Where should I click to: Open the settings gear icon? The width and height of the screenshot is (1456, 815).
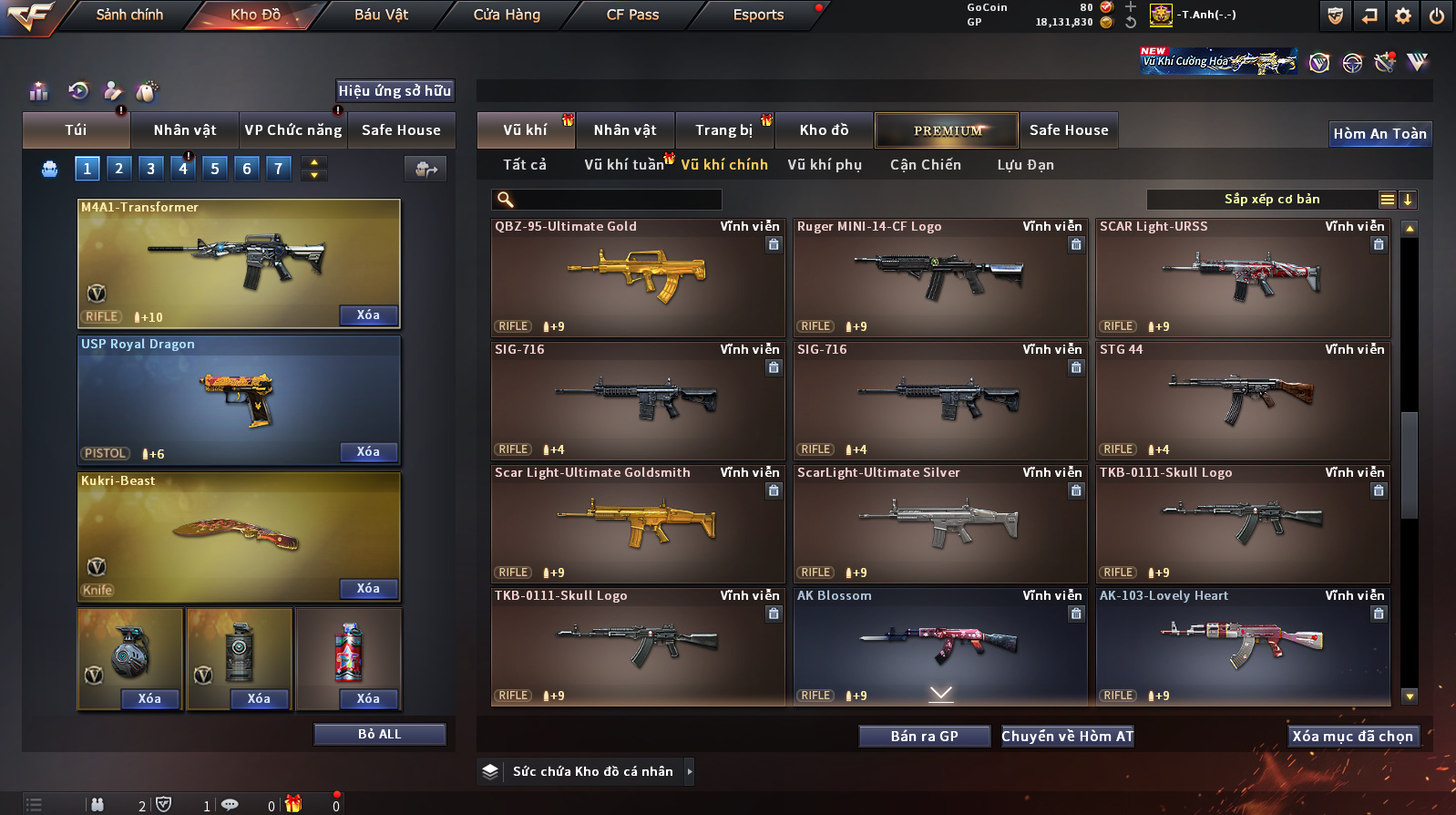tap(1403, 15)
